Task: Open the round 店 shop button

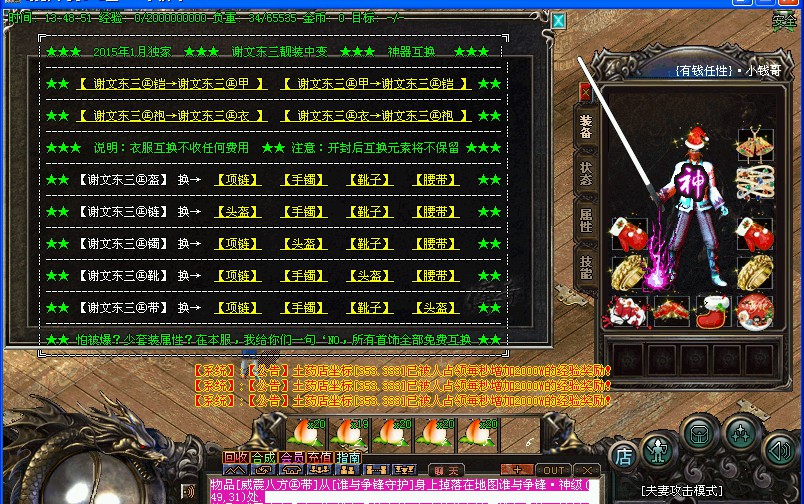Action: click(622, 456)
